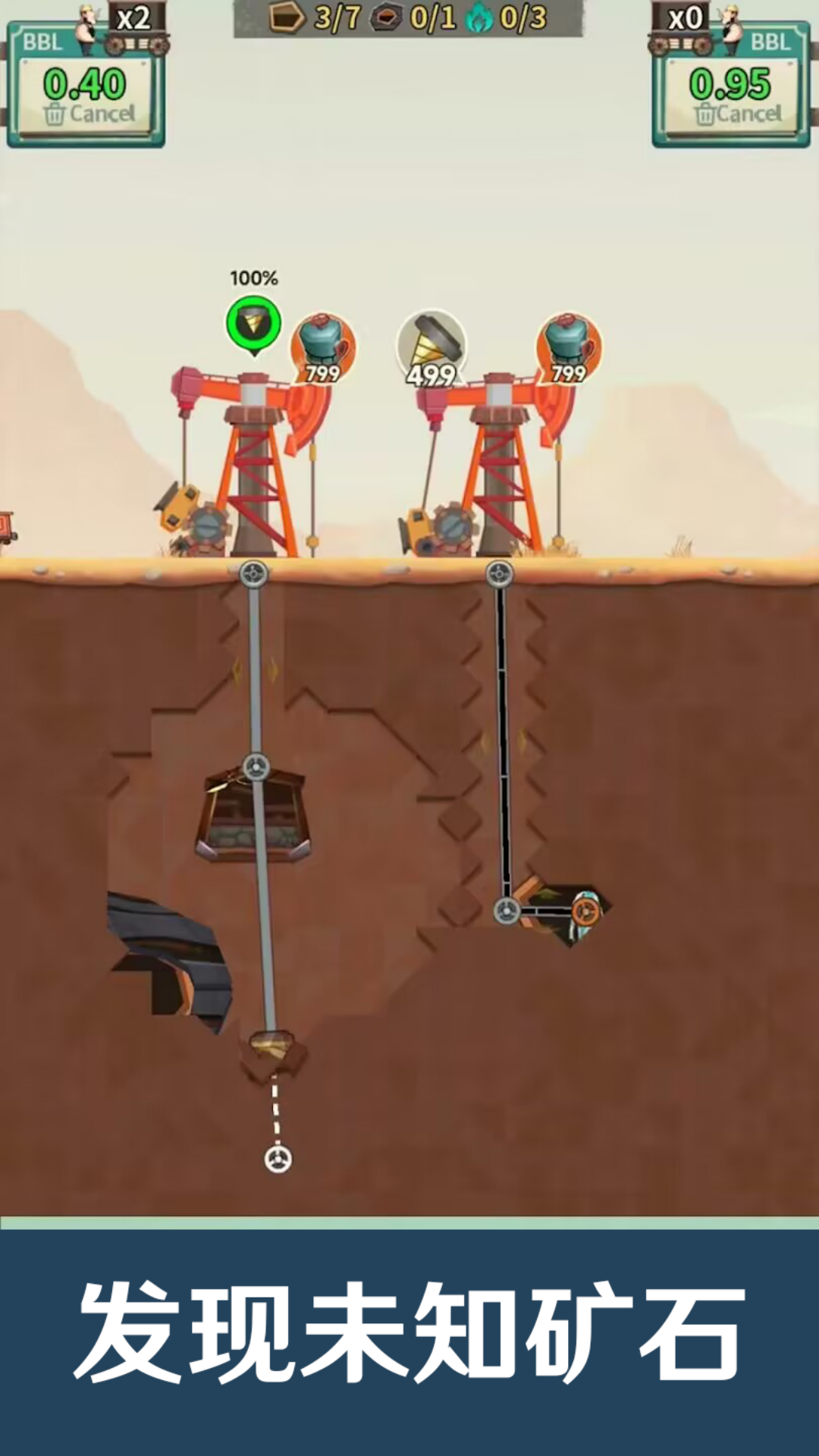Cancel the 0.95 BBL buyer offer
Viewport: 819px width, 1456px height.
click(737, 115)
